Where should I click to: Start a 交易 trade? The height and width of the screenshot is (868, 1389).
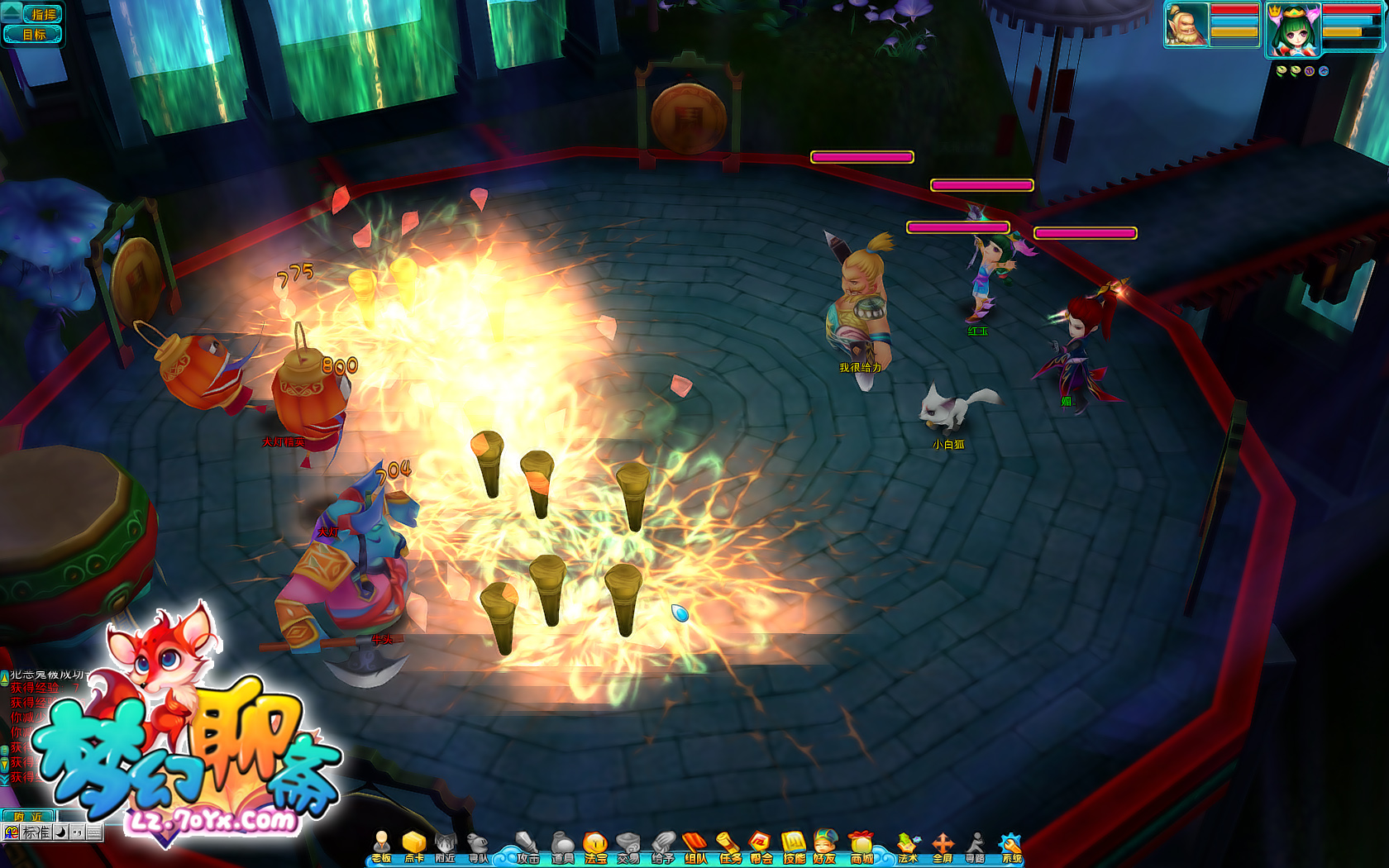click(x=628, y=847)
